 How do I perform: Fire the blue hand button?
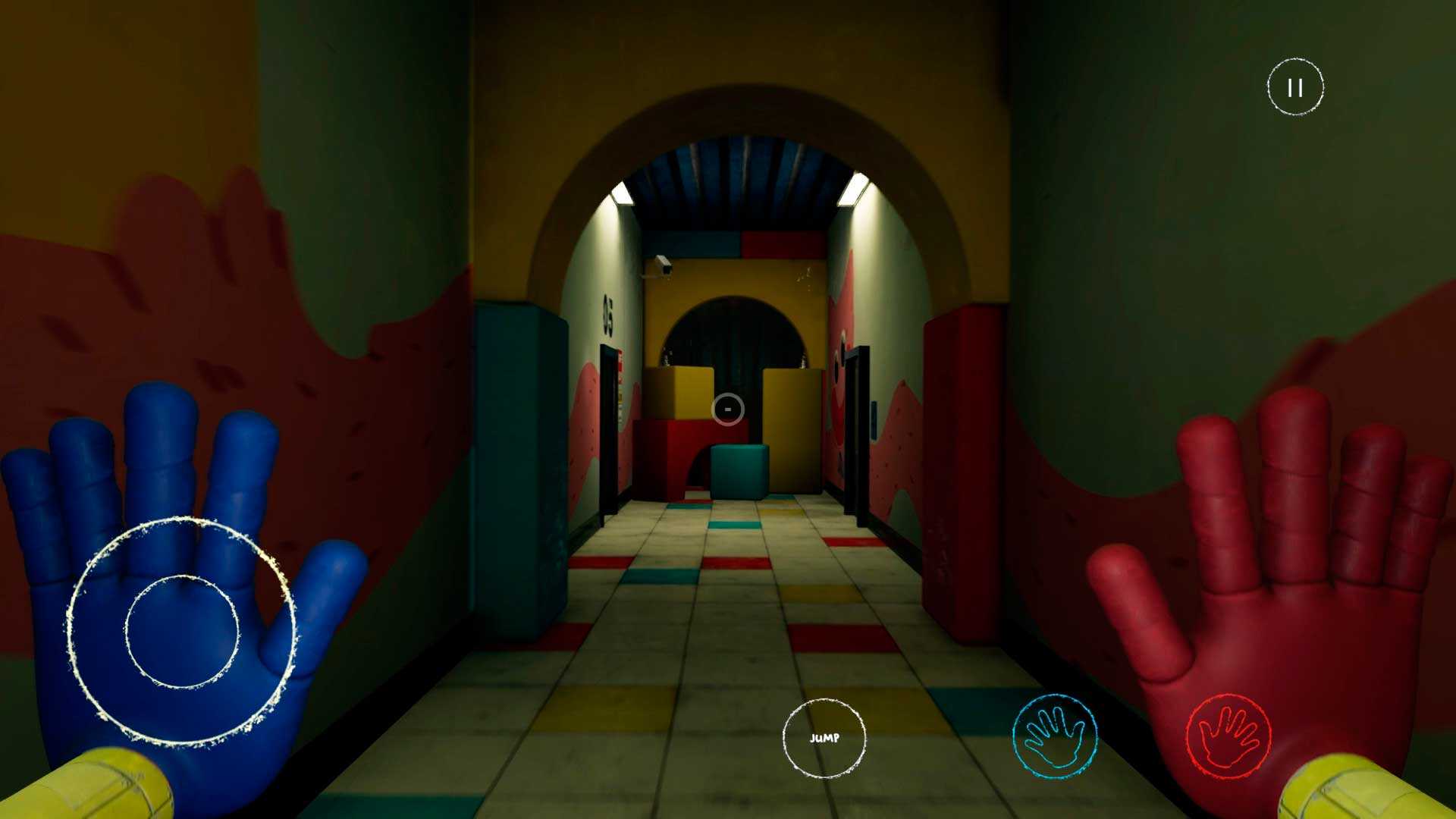click(x=1054, y=736)
